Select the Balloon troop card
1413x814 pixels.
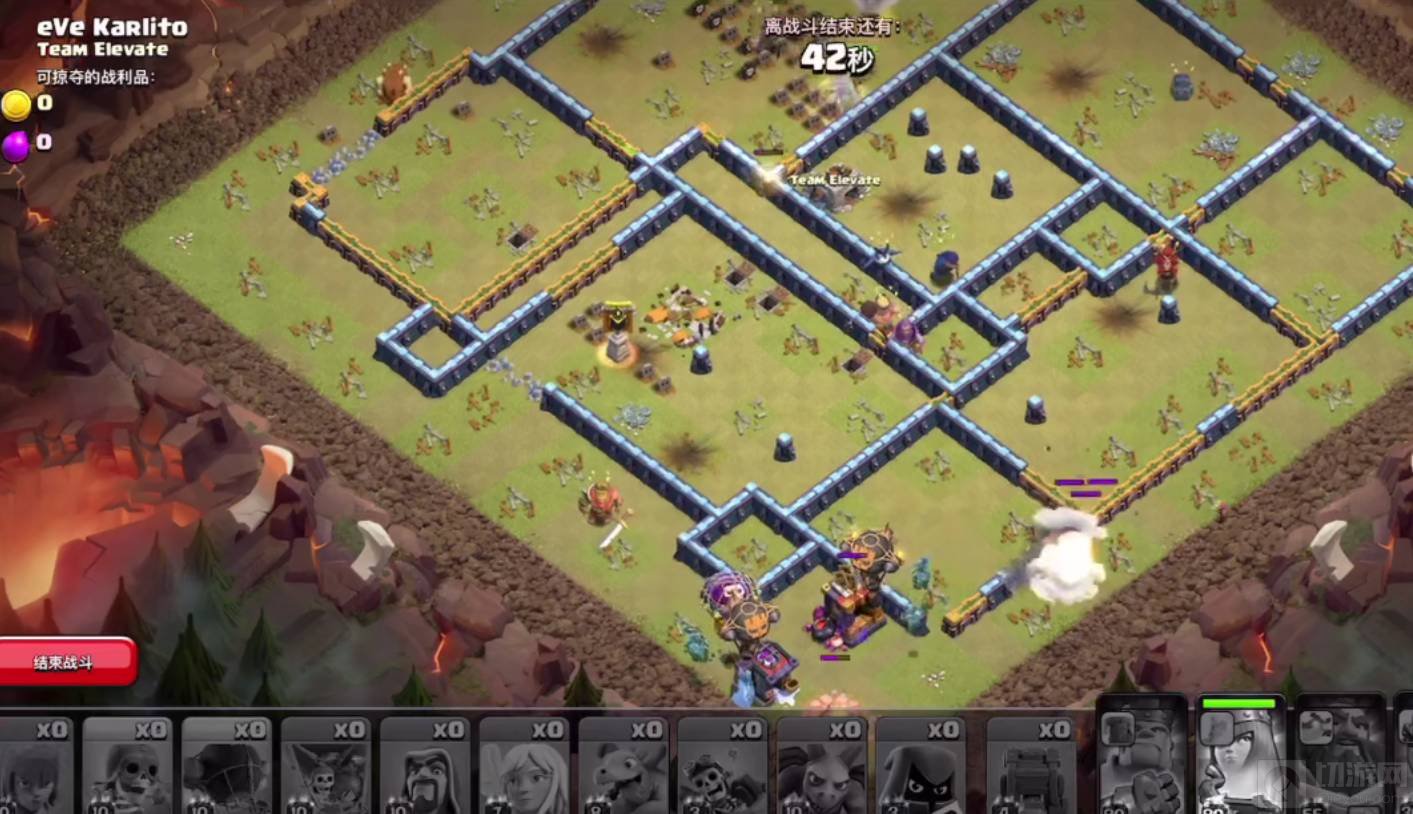pyautogui.click(x=227, y=765)
